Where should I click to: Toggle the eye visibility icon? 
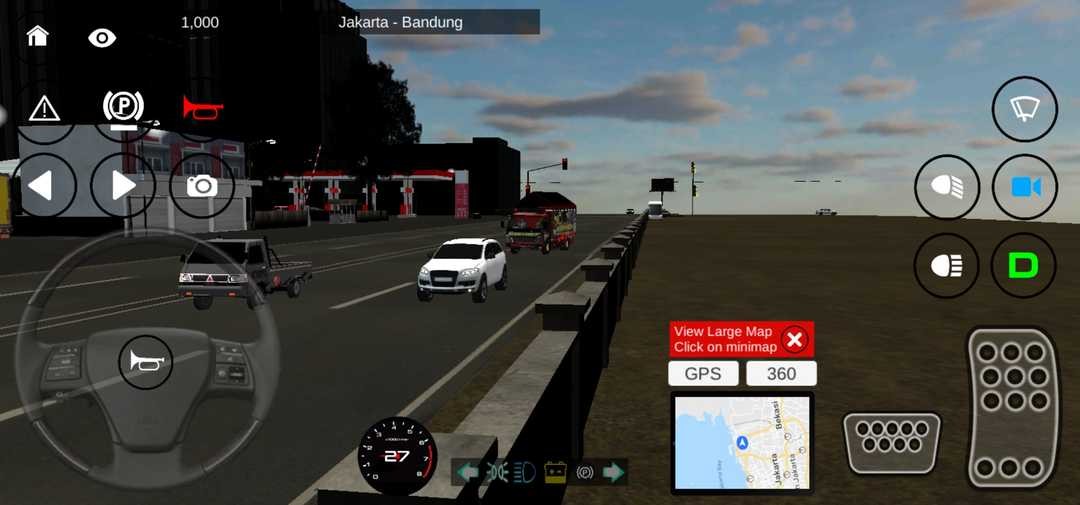point(102,38)
